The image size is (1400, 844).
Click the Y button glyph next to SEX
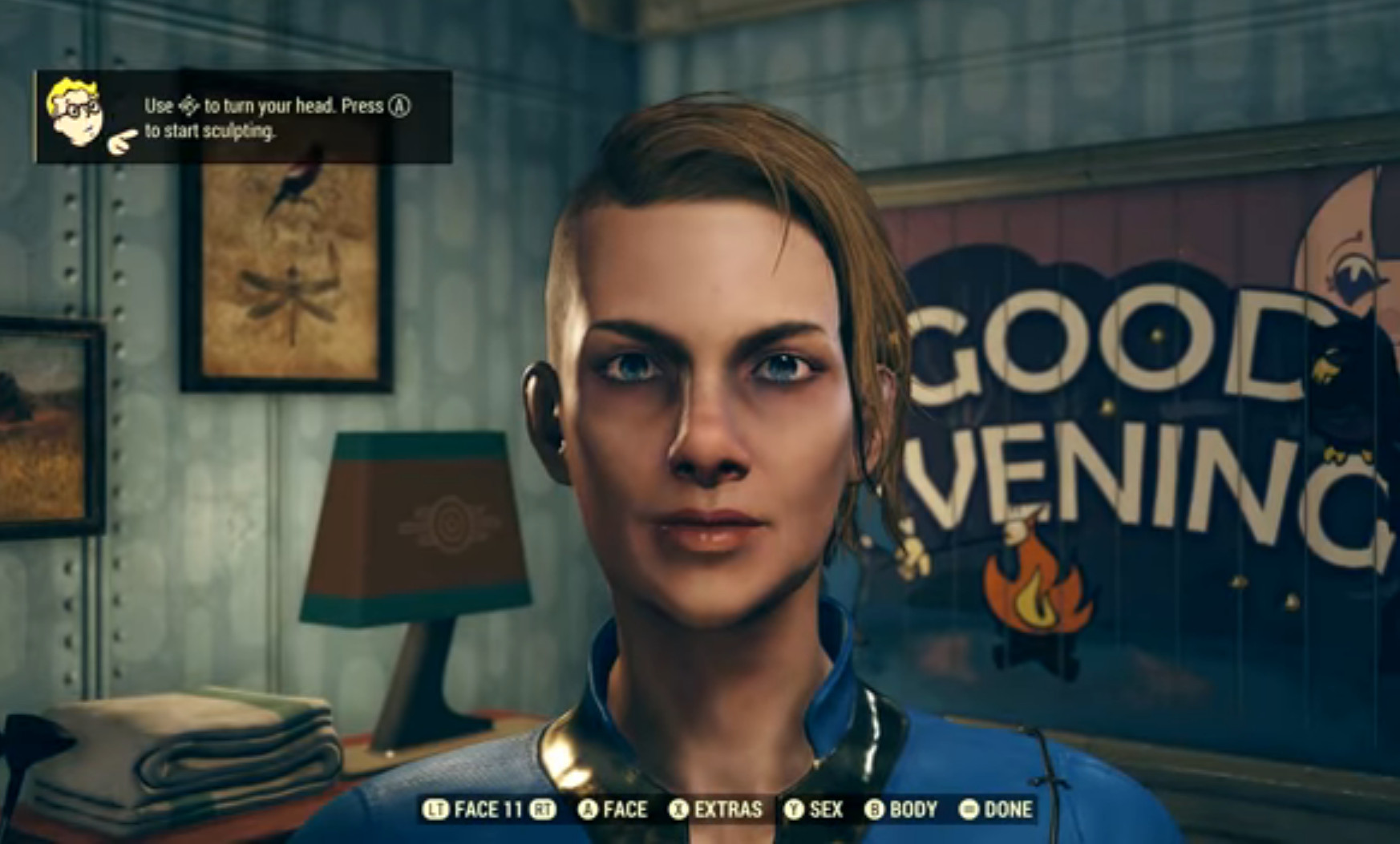pyautogui.click(x=795, y=810)
